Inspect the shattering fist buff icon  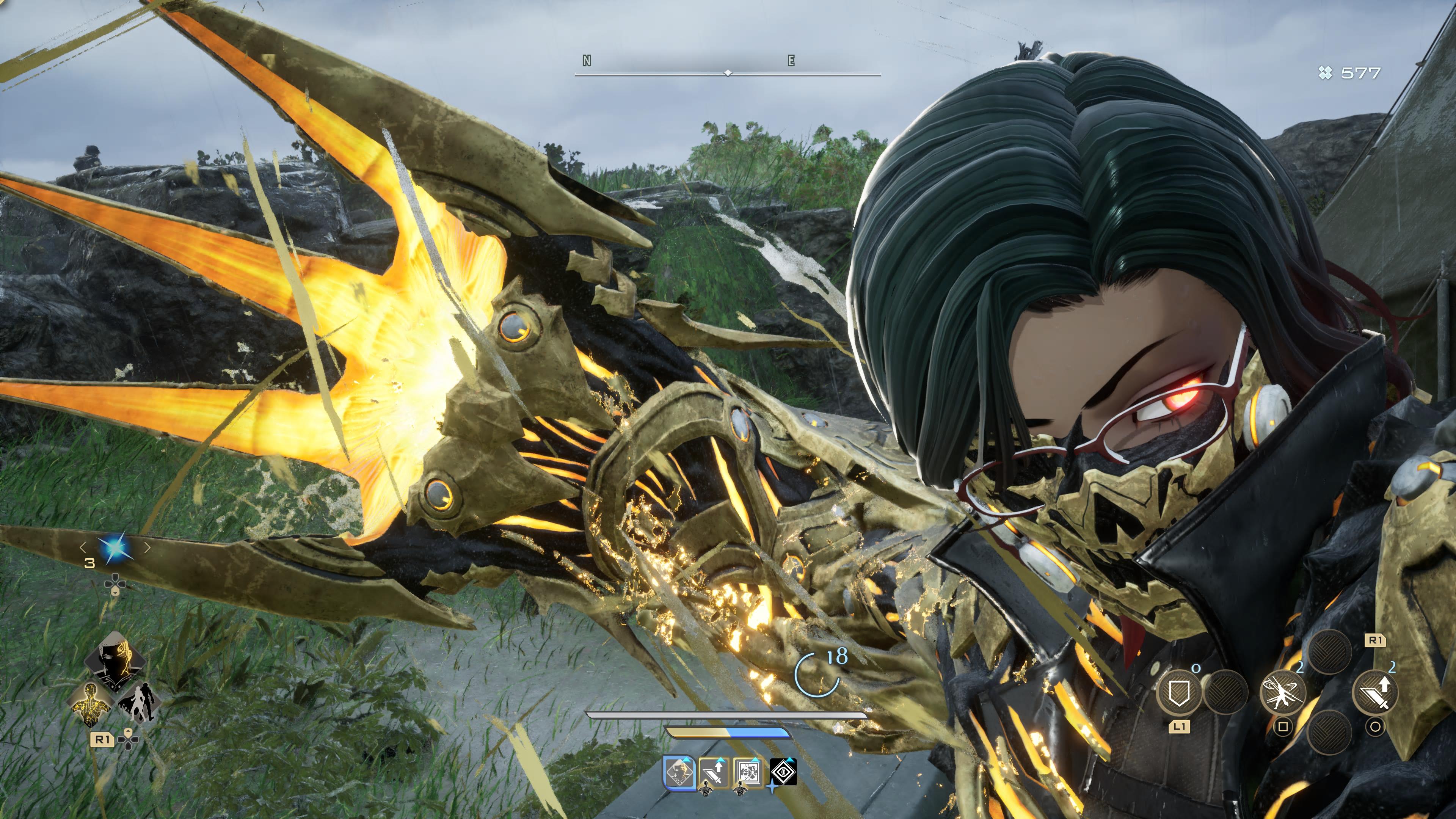click(x=748, y=773)
